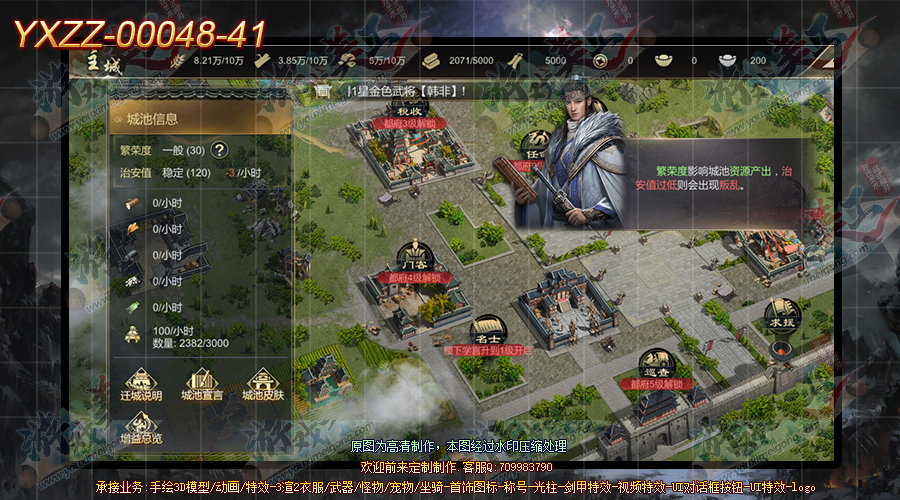Select the 名士 scholar building icon

pyautogui.click(x=487, y=331)
